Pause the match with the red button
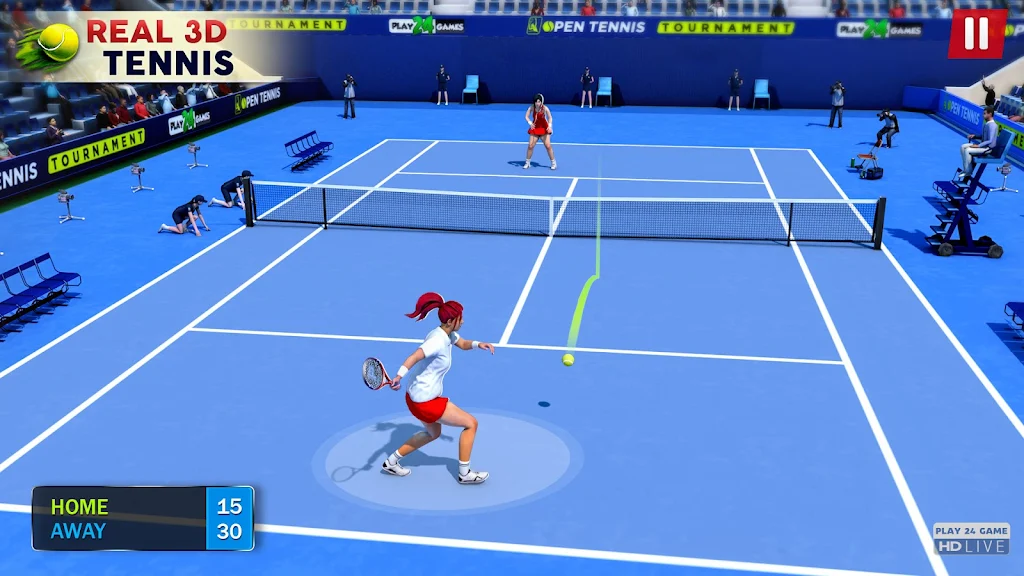This screenshot has width=1024, height=576. [976, 34]
